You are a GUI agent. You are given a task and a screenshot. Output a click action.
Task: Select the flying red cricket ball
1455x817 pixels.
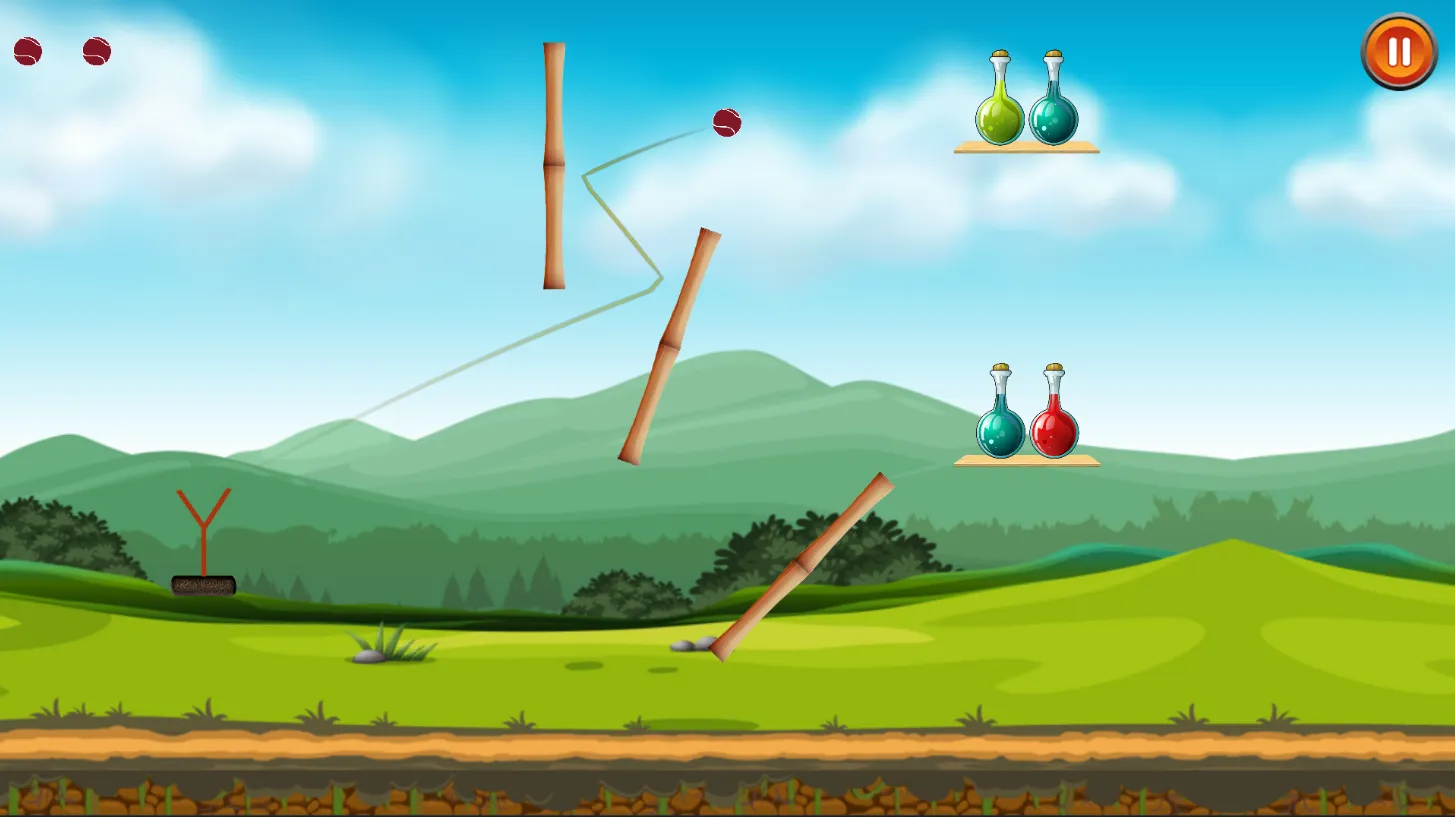(x=728, y=124)
